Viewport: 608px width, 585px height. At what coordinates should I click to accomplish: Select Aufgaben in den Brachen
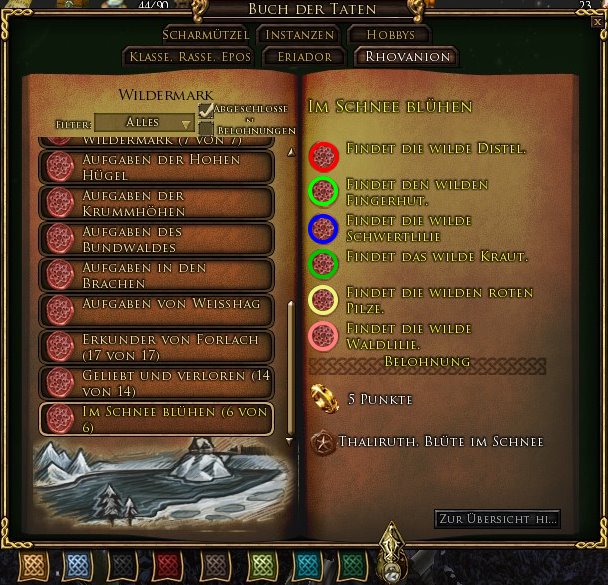point(156,275)
